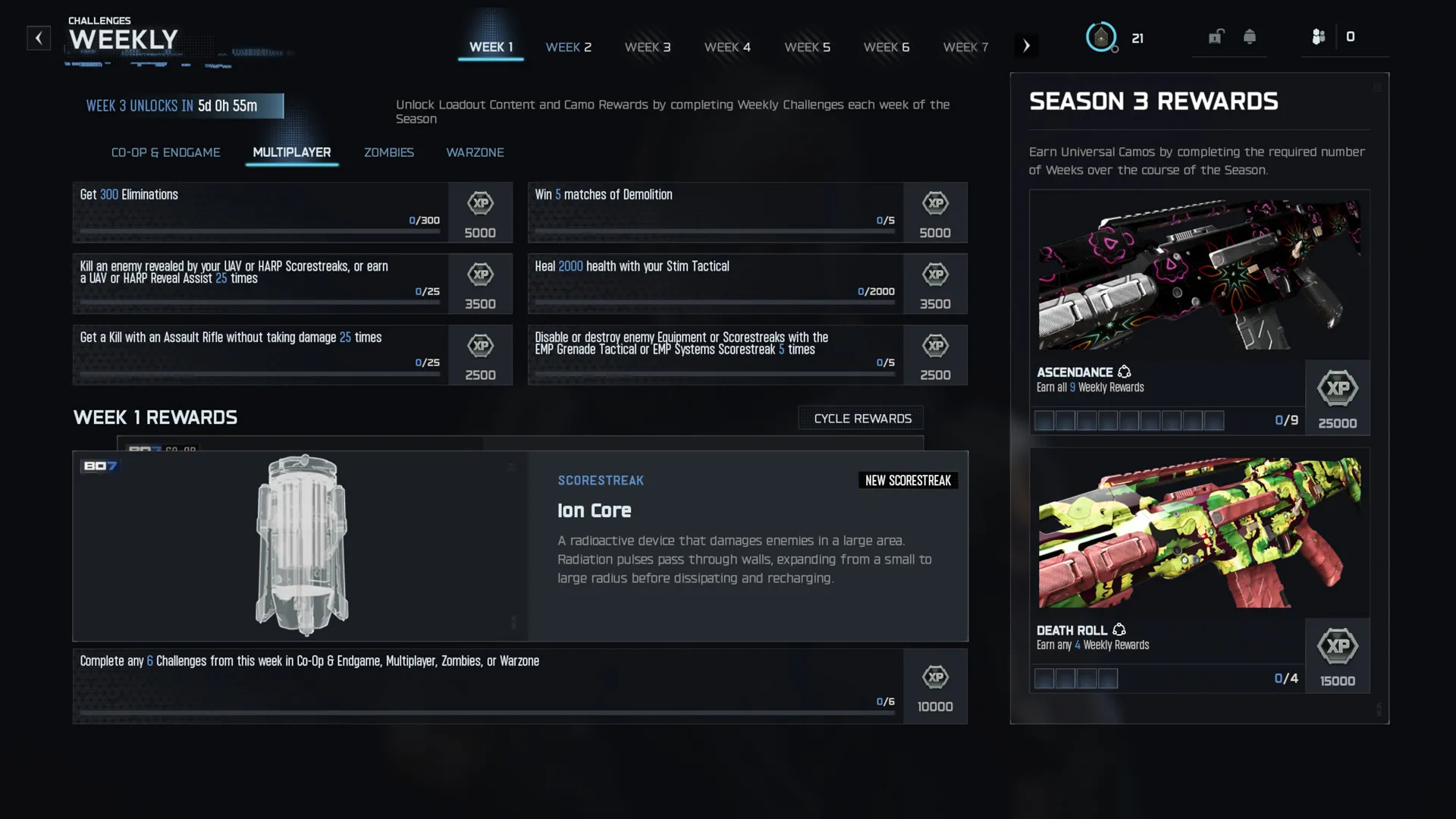Click the rank emblem showing level 21
This screenshot has height=819, width=1456.
[x=1102, y=36]
